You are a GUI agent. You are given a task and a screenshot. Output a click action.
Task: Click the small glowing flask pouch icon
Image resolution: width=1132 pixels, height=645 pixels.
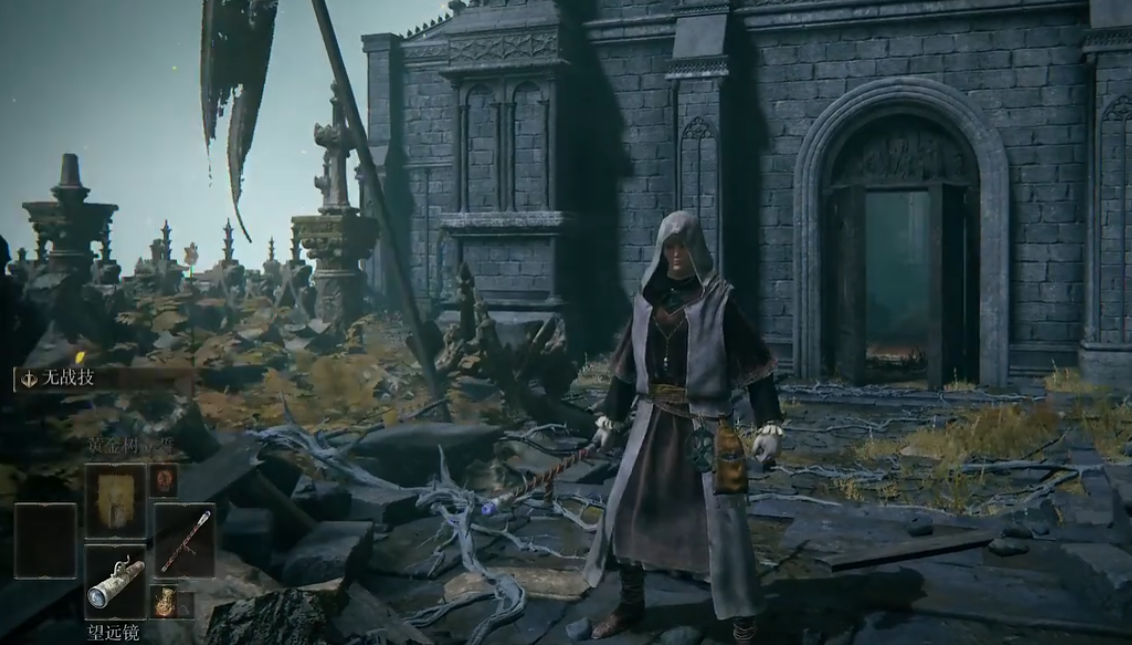[x=163, y=600]
